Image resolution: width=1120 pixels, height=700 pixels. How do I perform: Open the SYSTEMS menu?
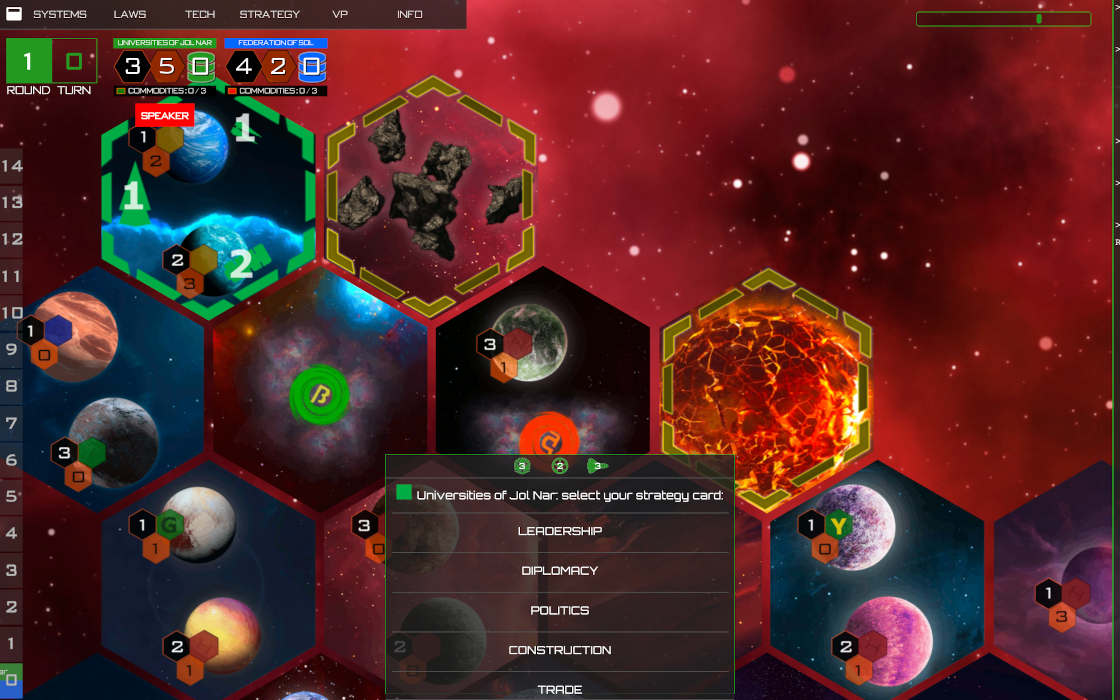click(59, 14)
